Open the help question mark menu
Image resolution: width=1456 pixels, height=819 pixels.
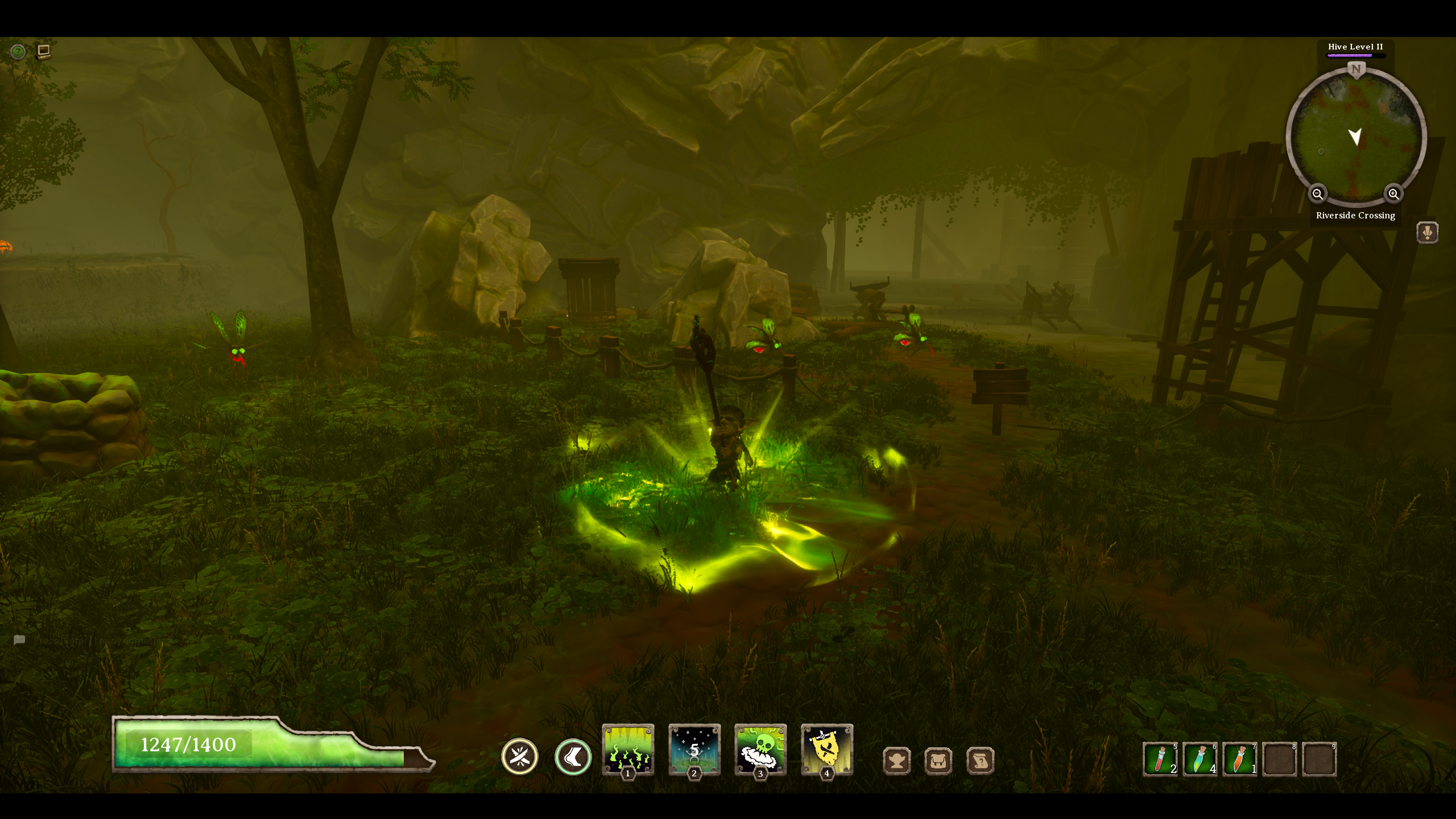pyautogui.click(x=18, y=52)
